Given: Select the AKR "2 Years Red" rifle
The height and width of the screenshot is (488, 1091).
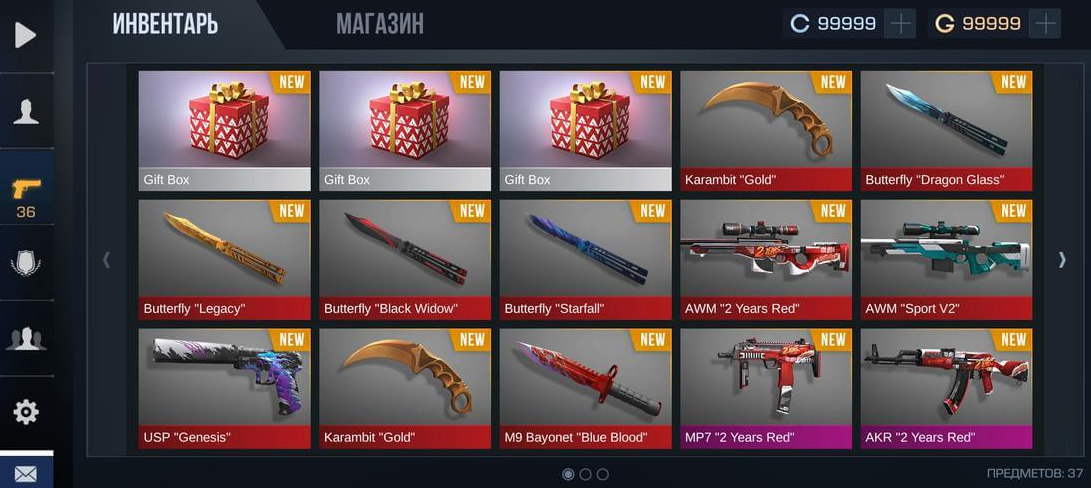Looking at the screenshot, I should pos(946,388).
